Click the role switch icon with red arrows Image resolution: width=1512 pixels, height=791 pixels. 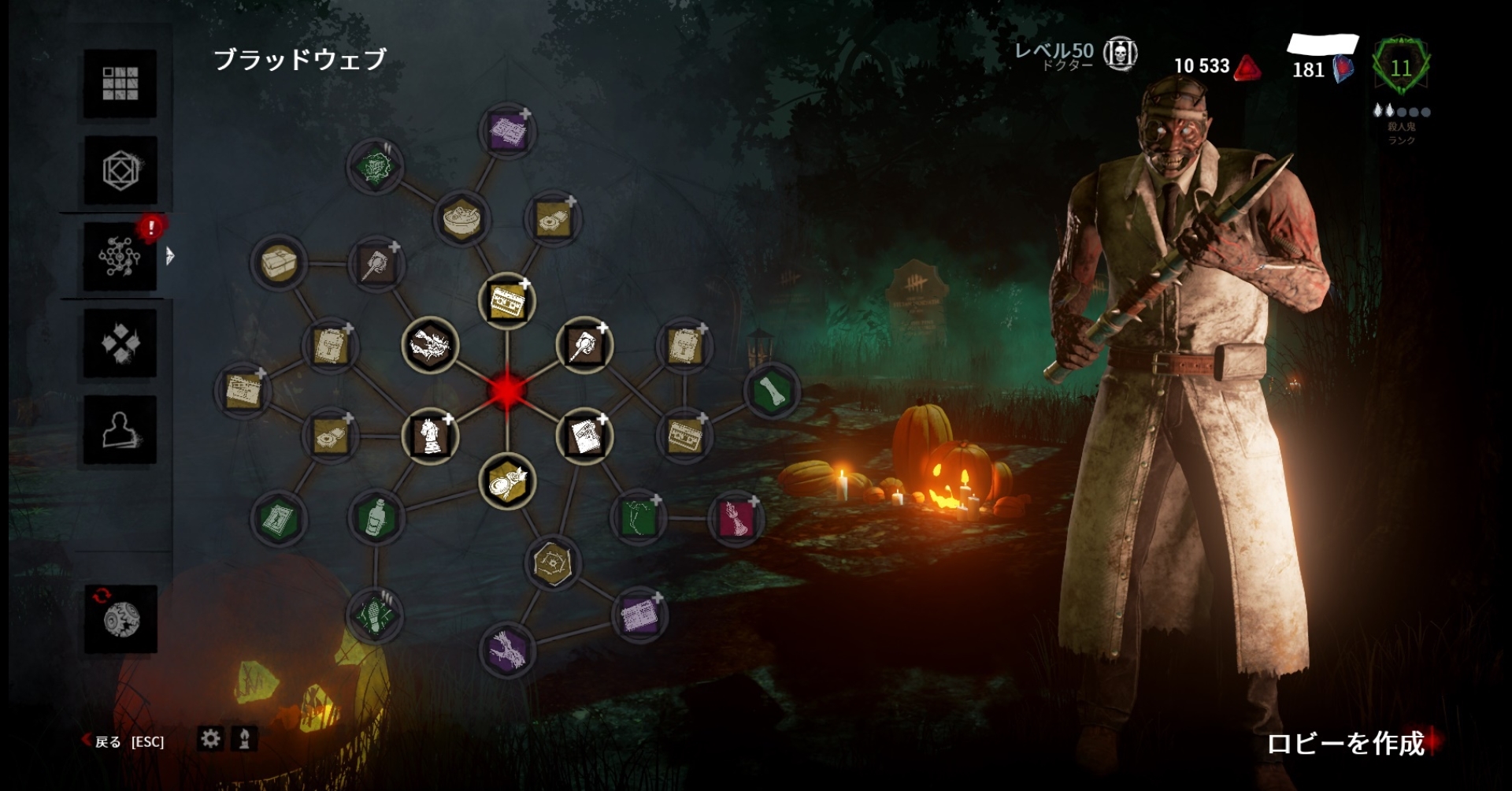[120, 618]
